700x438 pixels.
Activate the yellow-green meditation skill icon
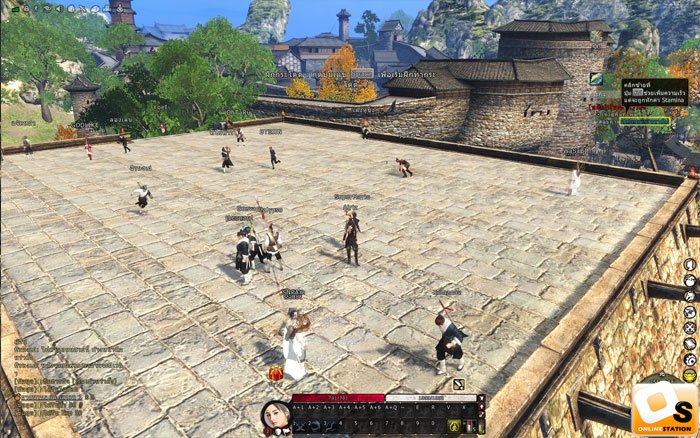pos(453,426)
